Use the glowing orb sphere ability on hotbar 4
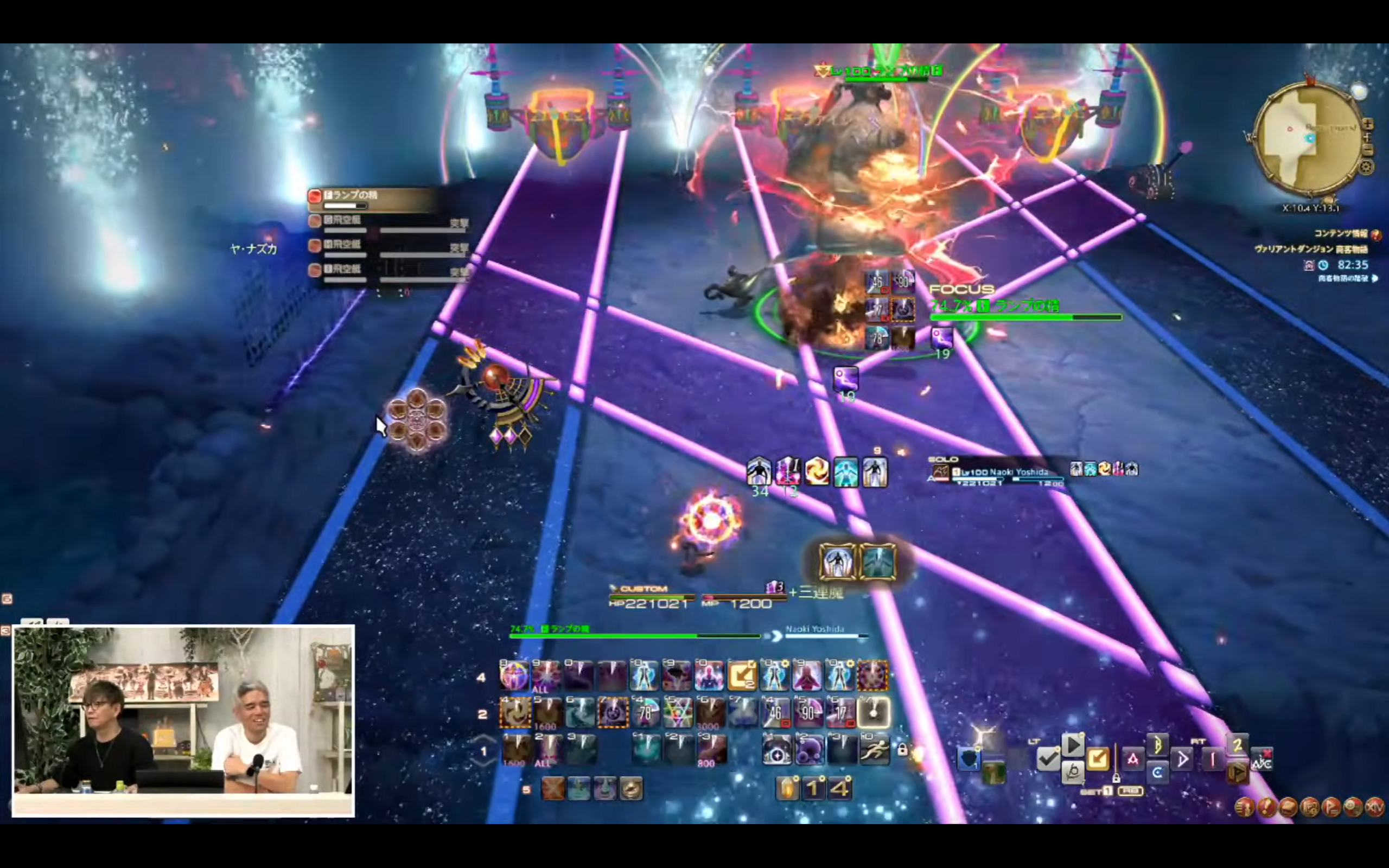1389x868 pixels. click(x=514, y=676)
